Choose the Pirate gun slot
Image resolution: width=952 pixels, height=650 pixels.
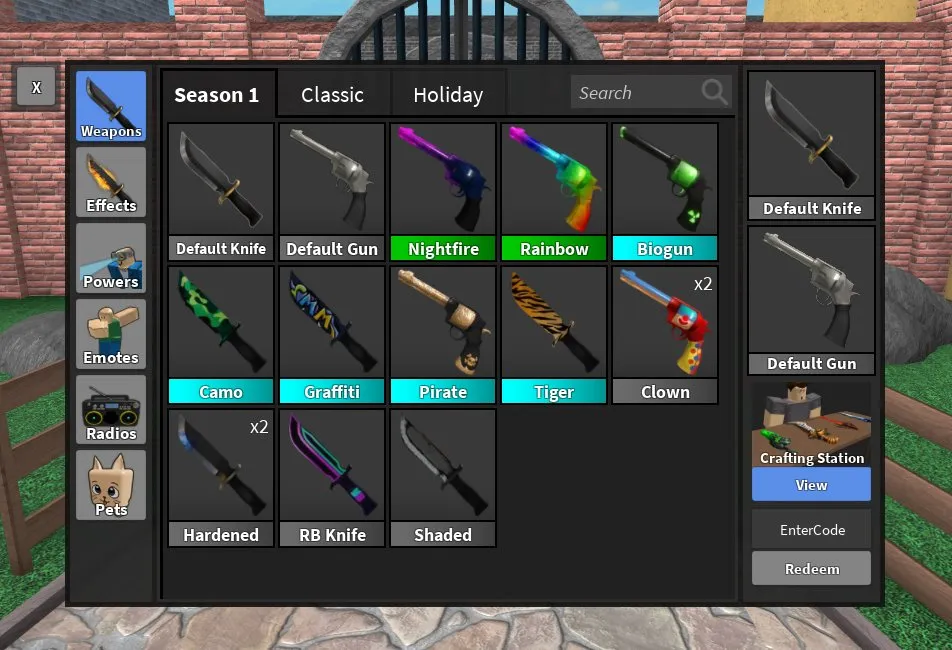[443, 335]
